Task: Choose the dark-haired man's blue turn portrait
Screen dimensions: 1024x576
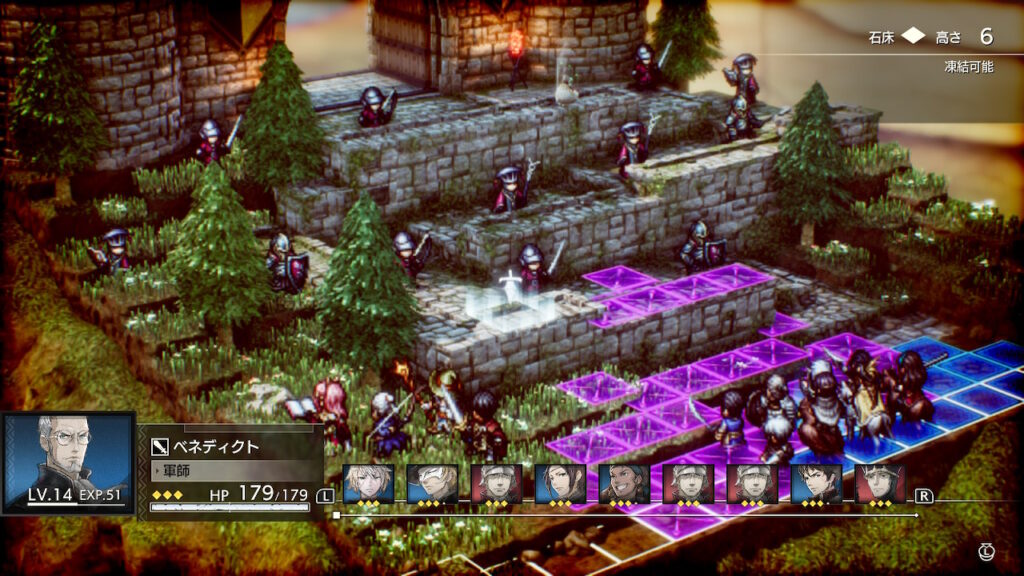Action: click(816, 484)
